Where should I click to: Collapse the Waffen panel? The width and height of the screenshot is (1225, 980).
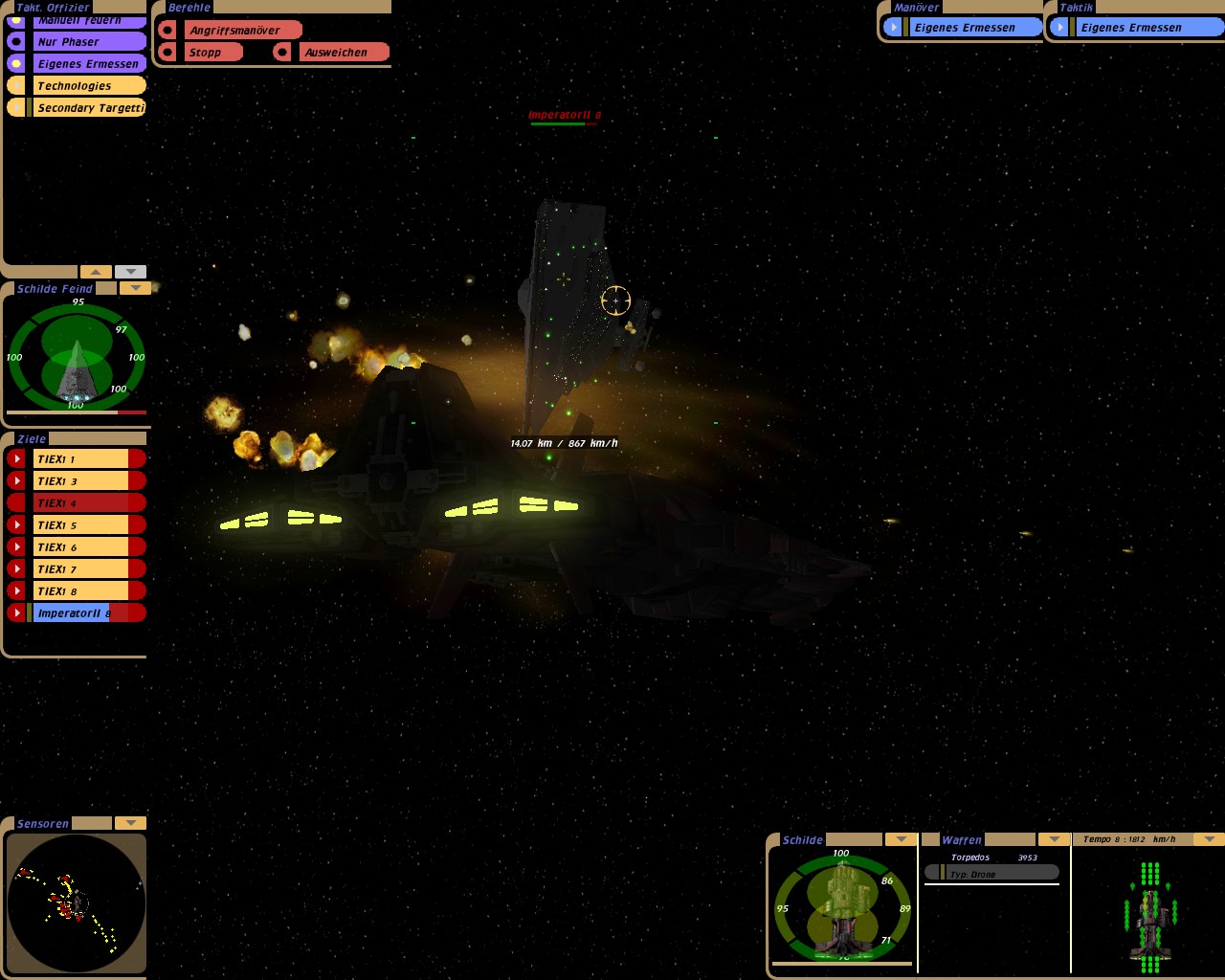click(1054, 839)
